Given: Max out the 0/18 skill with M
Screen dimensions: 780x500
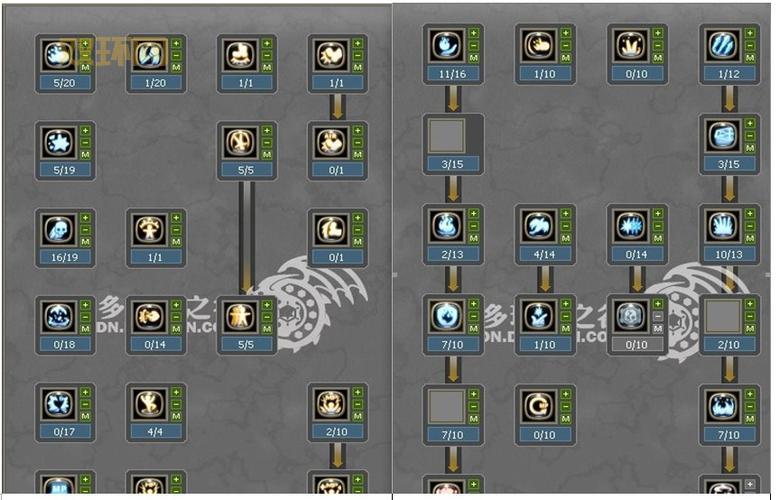Looking at the screenshot, I should pyautogui.click(x=85, y=330).
